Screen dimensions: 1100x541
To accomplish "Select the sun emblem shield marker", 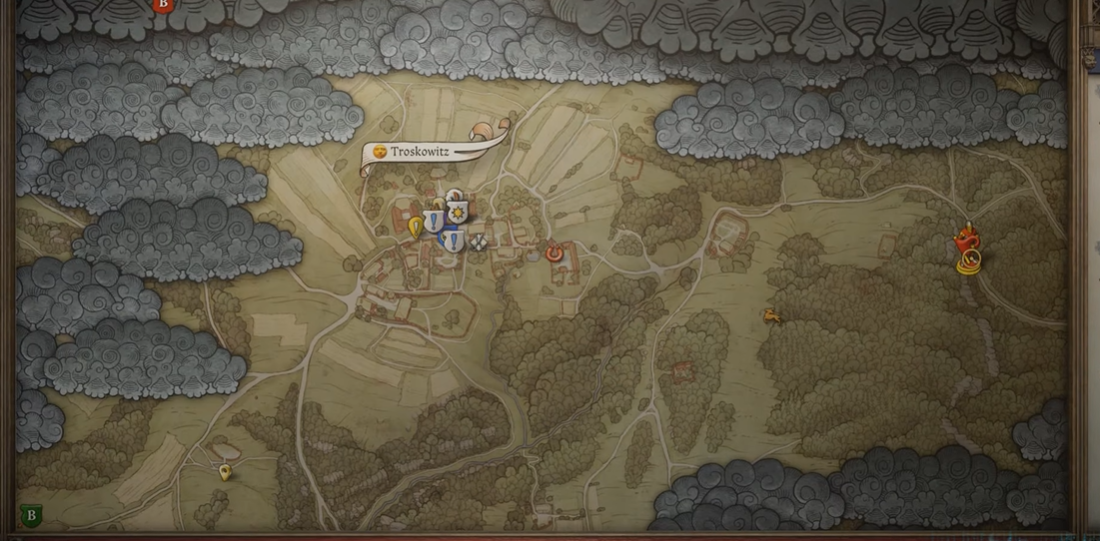I will tap(459, 213).
